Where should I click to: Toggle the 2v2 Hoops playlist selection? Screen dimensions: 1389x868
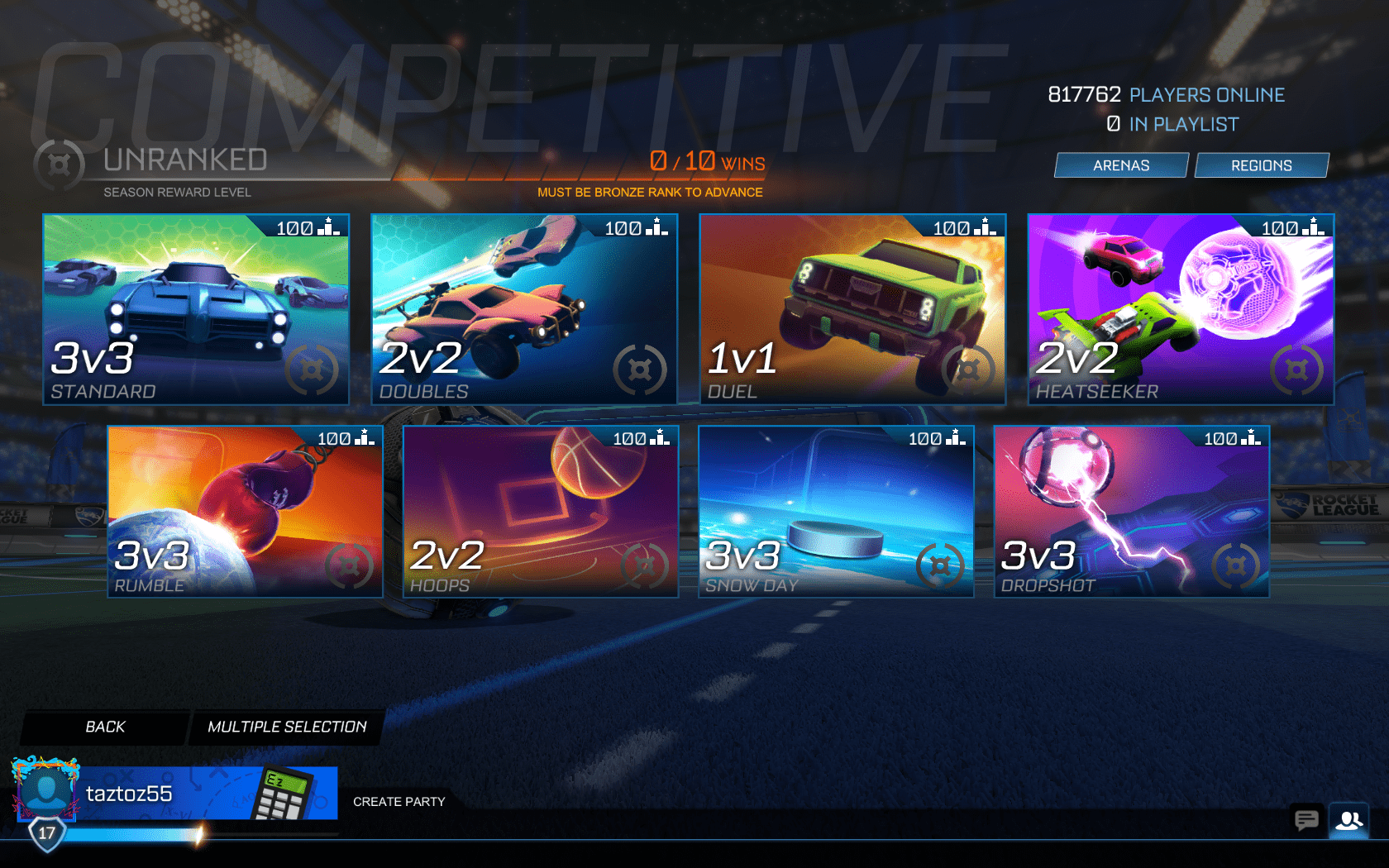[x=539, y=511]
